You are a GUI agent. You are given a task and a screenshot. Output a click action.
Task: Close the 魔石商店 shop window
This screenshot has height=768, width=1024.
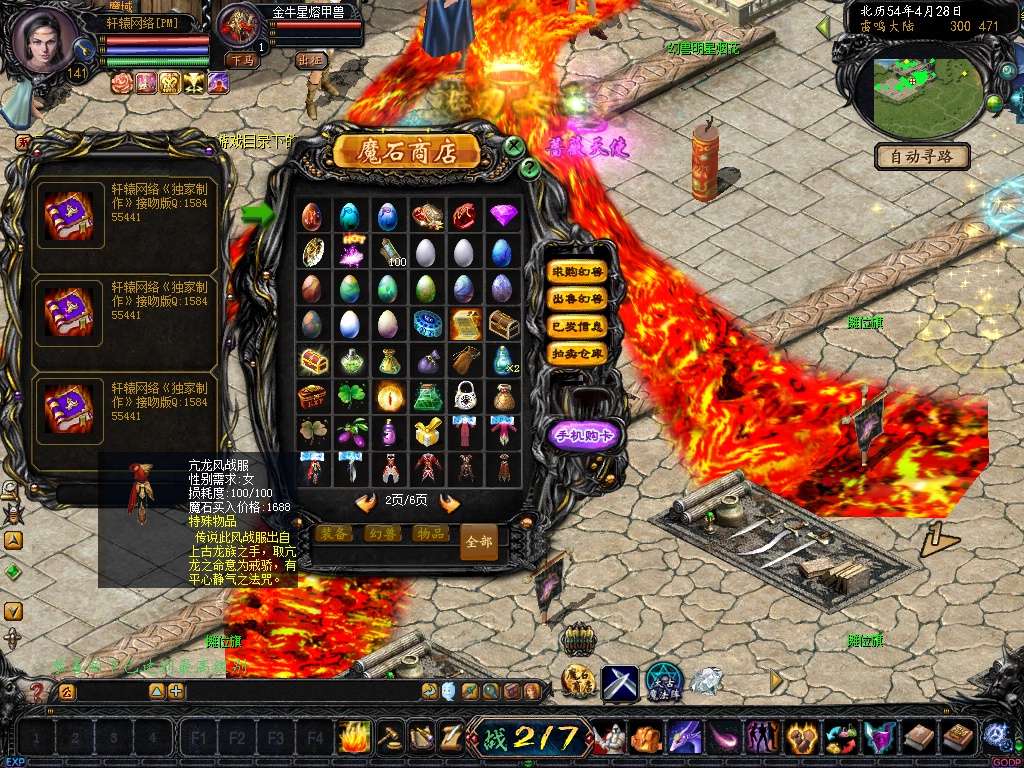pyautogui.click(x=514, y=146)
